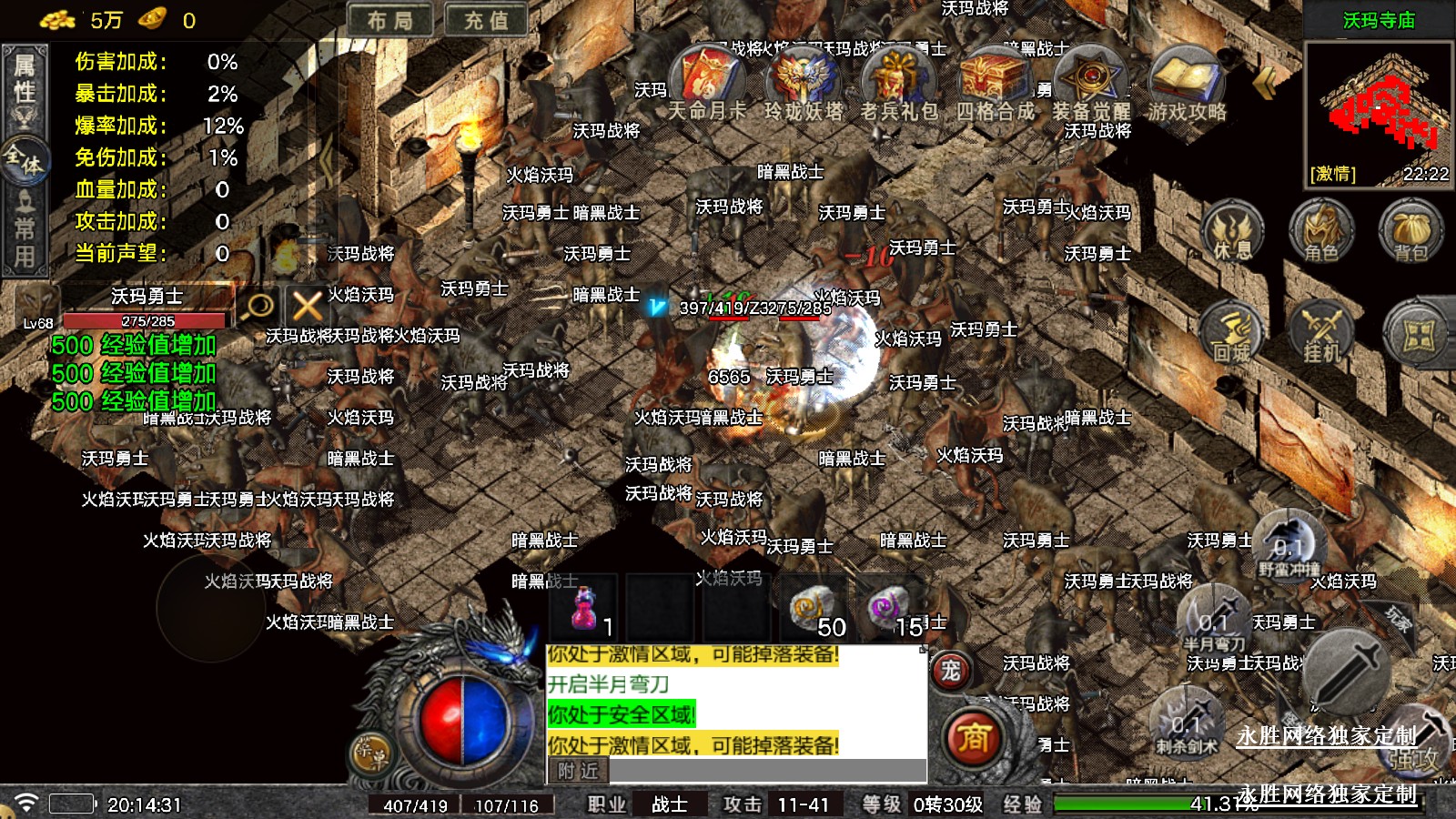Open the 游戏攻略 game guide book
This screenshot has width=1456, height=819.
pos(1186,82)
